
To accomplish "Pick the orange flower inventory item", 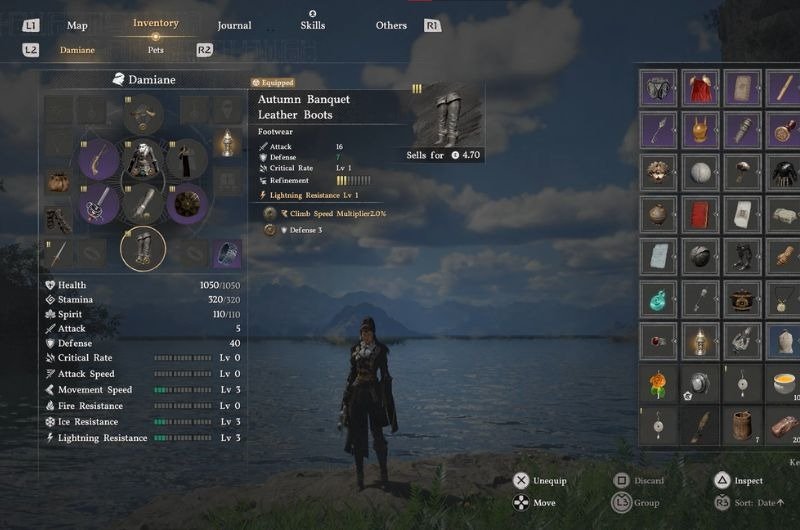I will [658, 383].
